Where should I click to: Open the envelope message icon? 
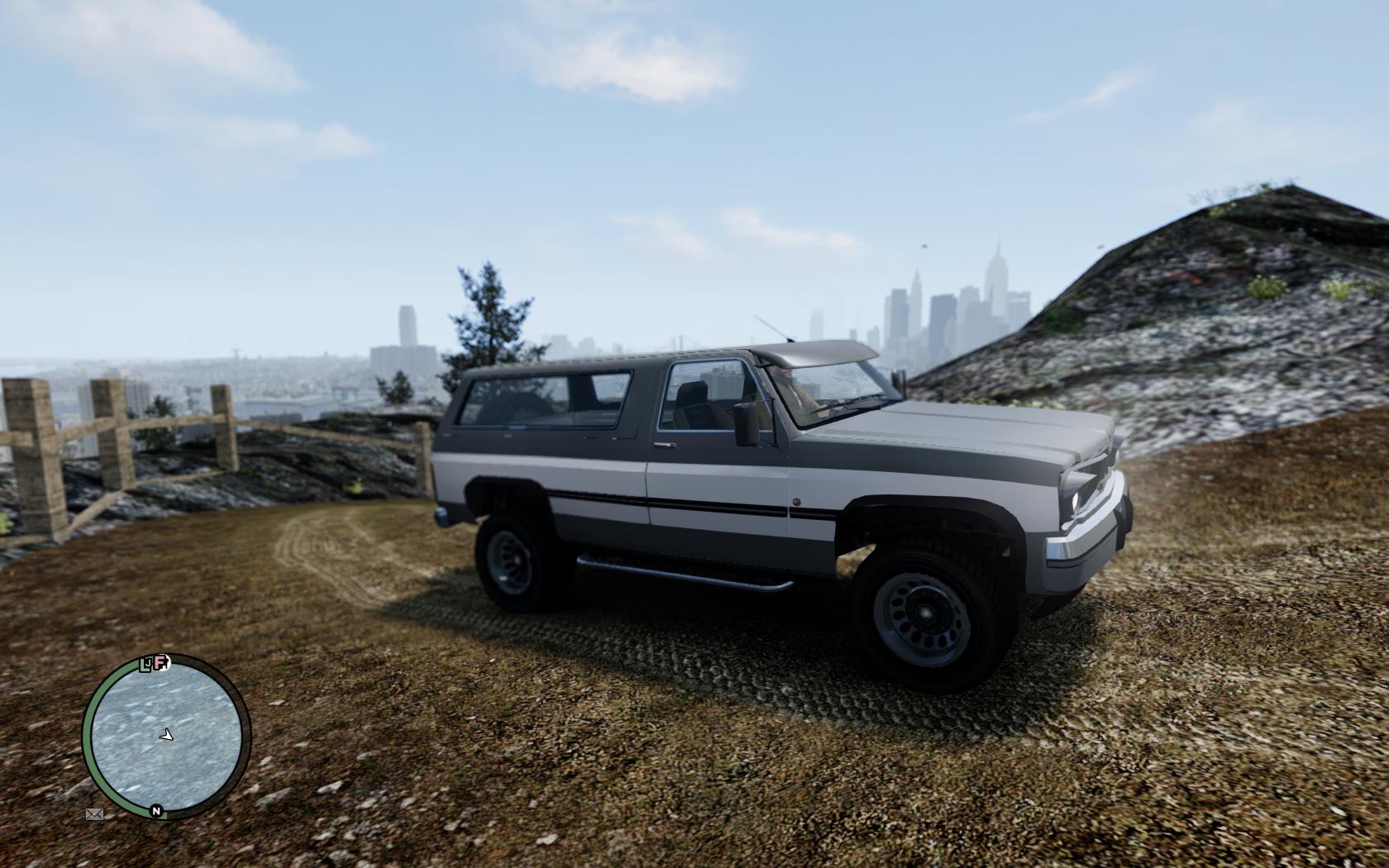pyautogui.click(x=94, y=814)
